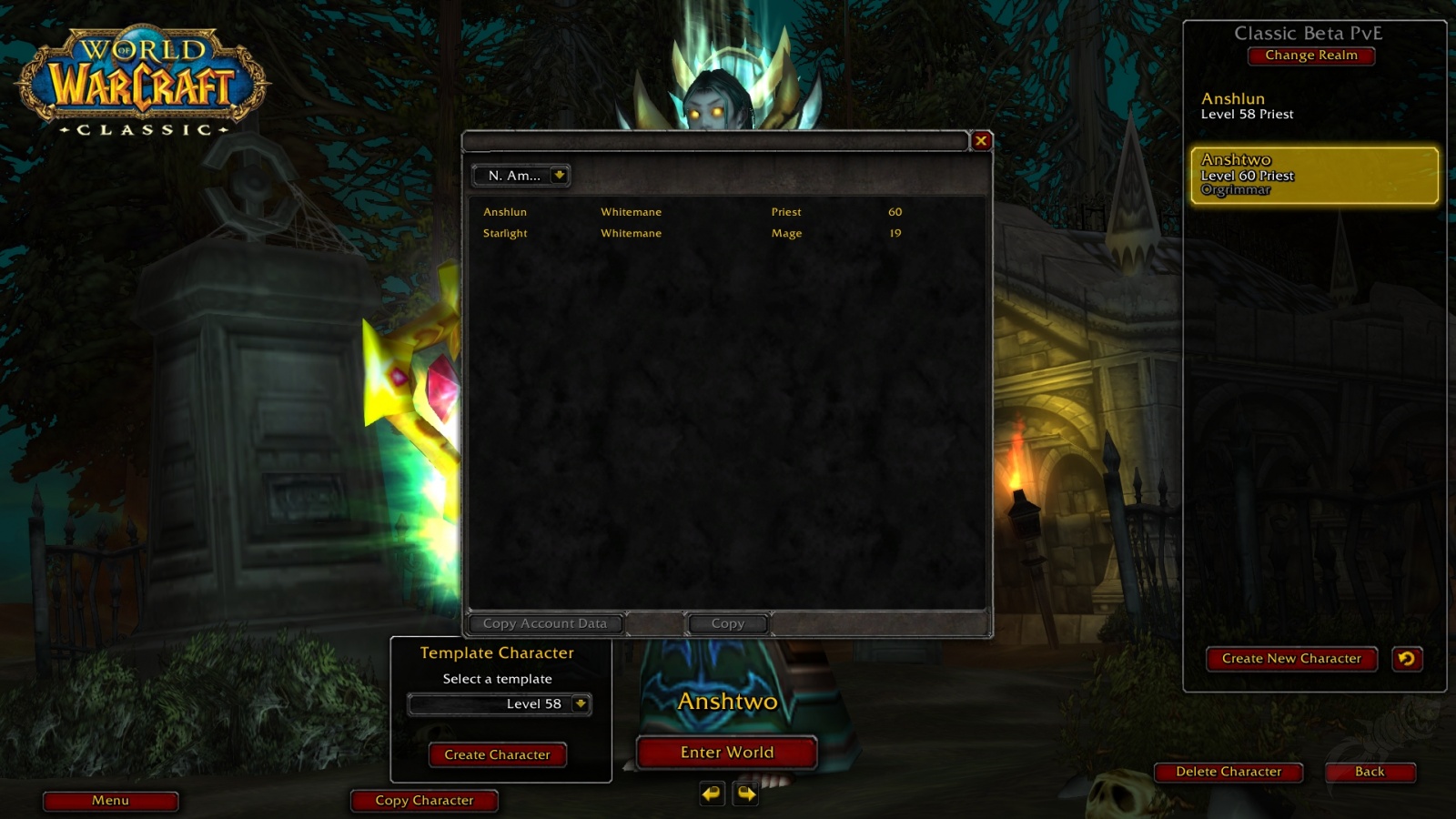Click the Copy Account Data button

(x=544, y=623)
